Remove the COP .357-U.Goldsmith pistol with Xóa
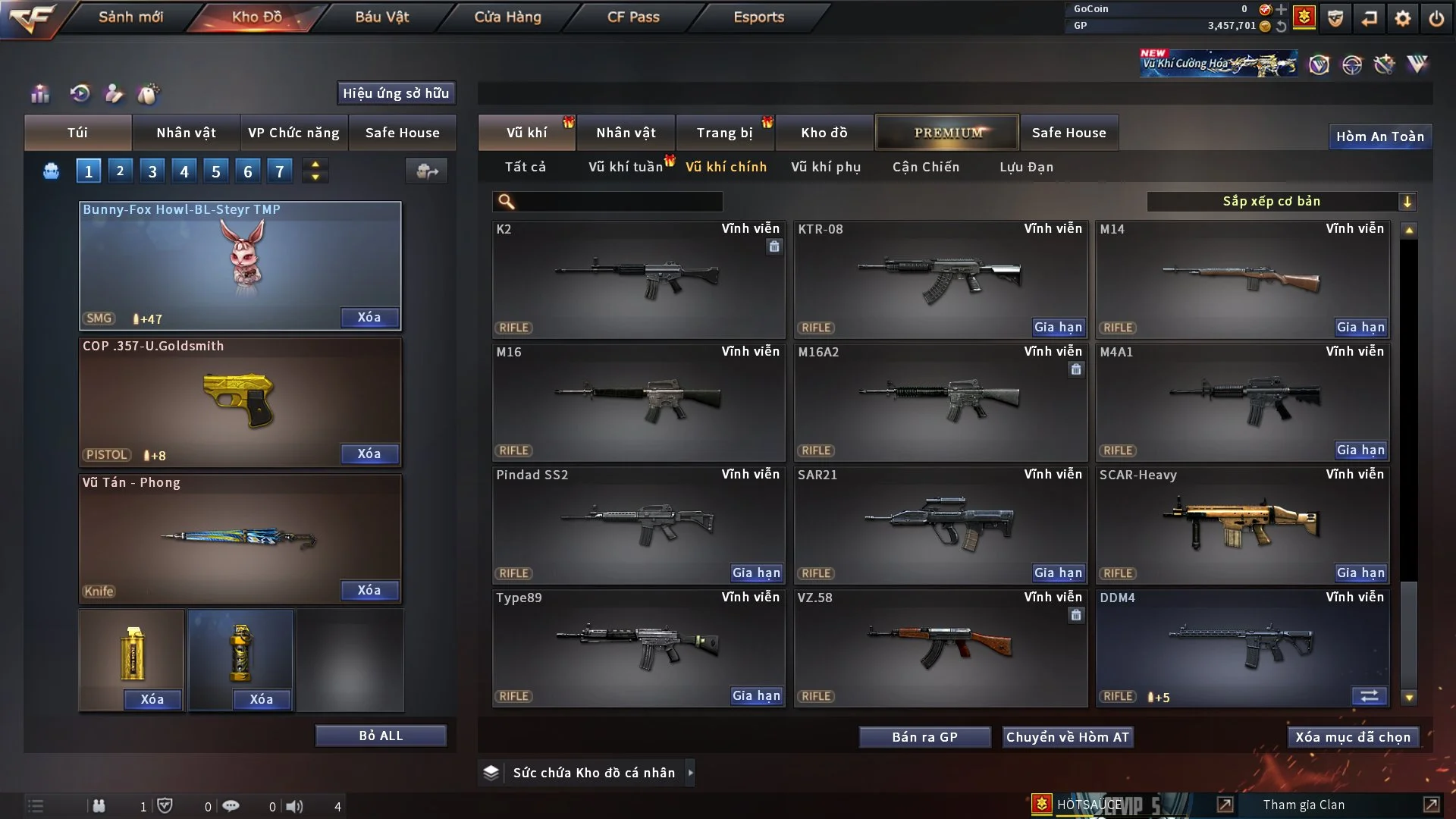The height and width of the screenshot is (819, 1456). click(369, 454)
